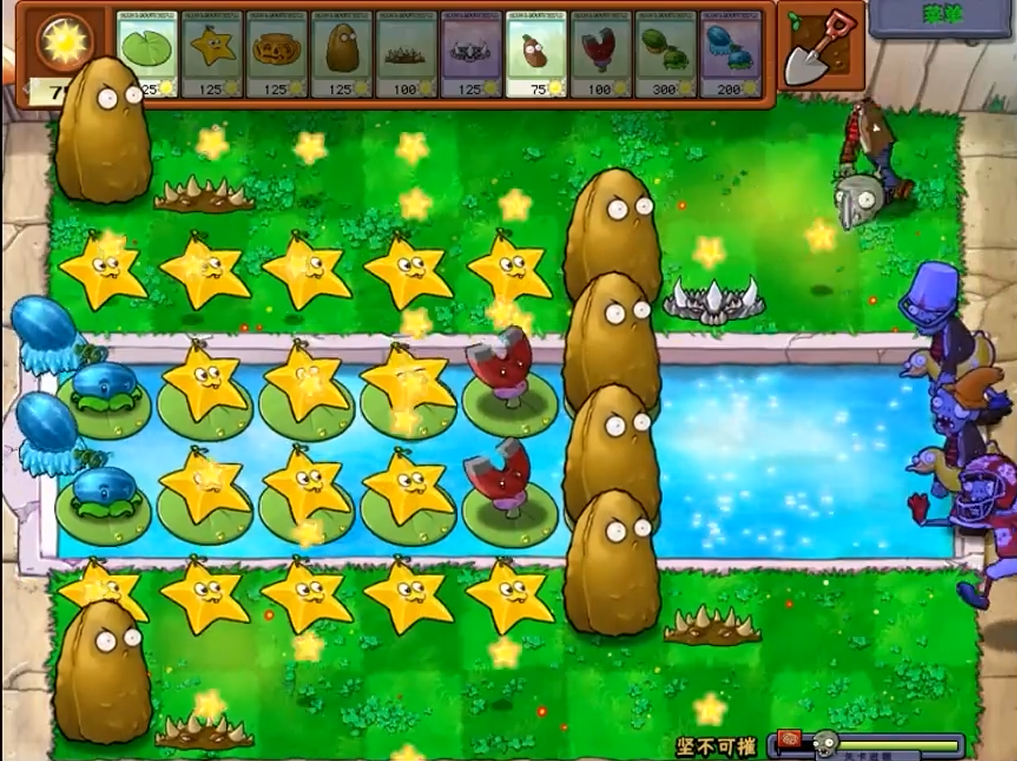Select the Lily Pad seed packet
Image resolution: width=1017 pixels, height=761 pixels.
tap(147, 53)
